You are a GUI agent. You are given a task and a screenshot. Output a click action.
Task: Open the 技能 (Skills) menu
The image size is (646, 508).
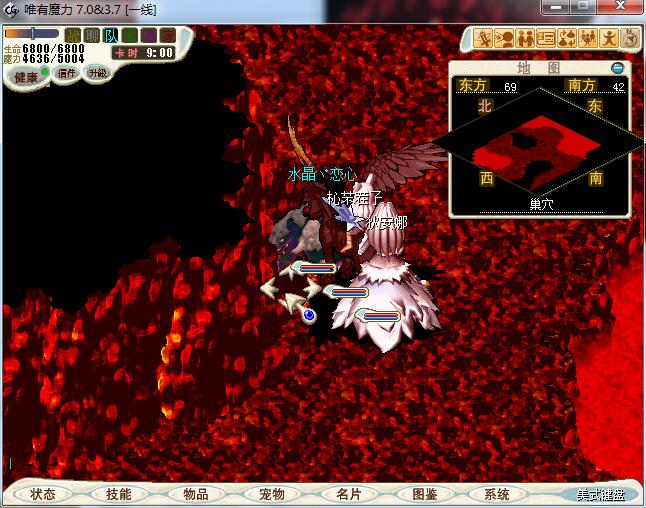(x=118, y=494)
